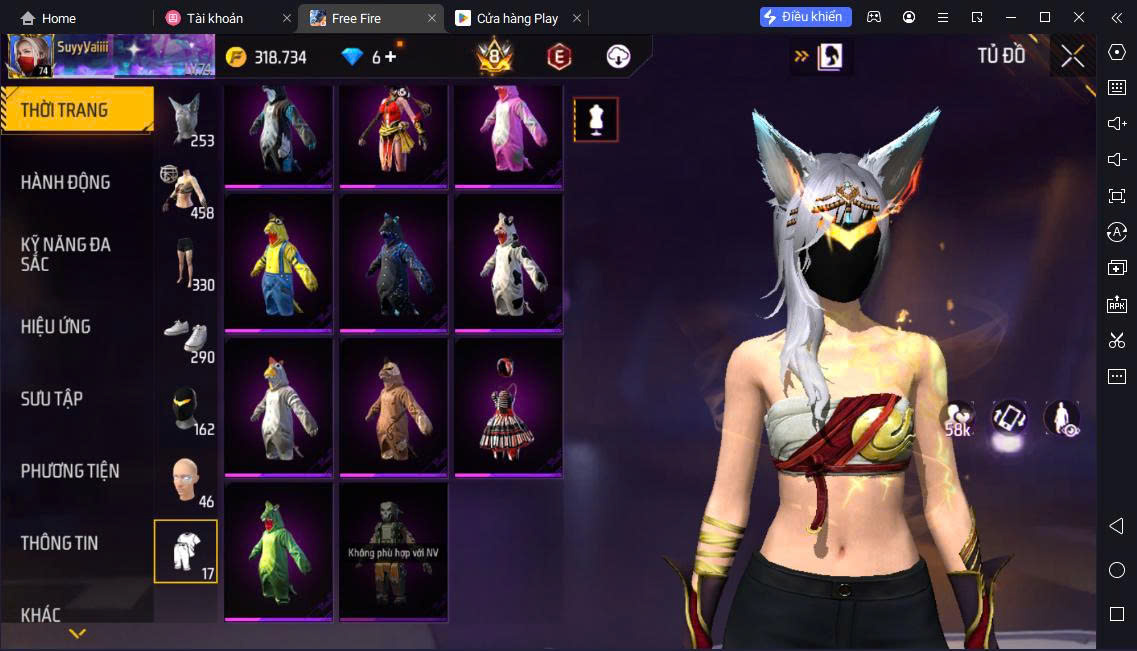1137x651 pixels.
Task: Open the Hành Động category
Action: 66,182
